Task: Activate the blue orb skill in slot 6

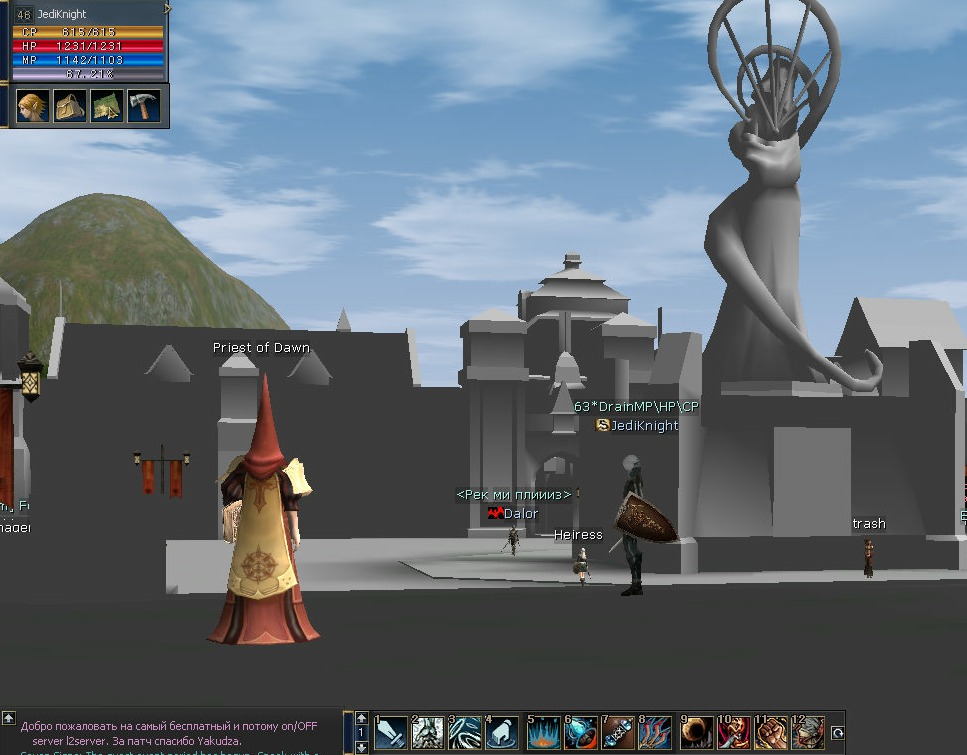Action: [x=581, y=733]
